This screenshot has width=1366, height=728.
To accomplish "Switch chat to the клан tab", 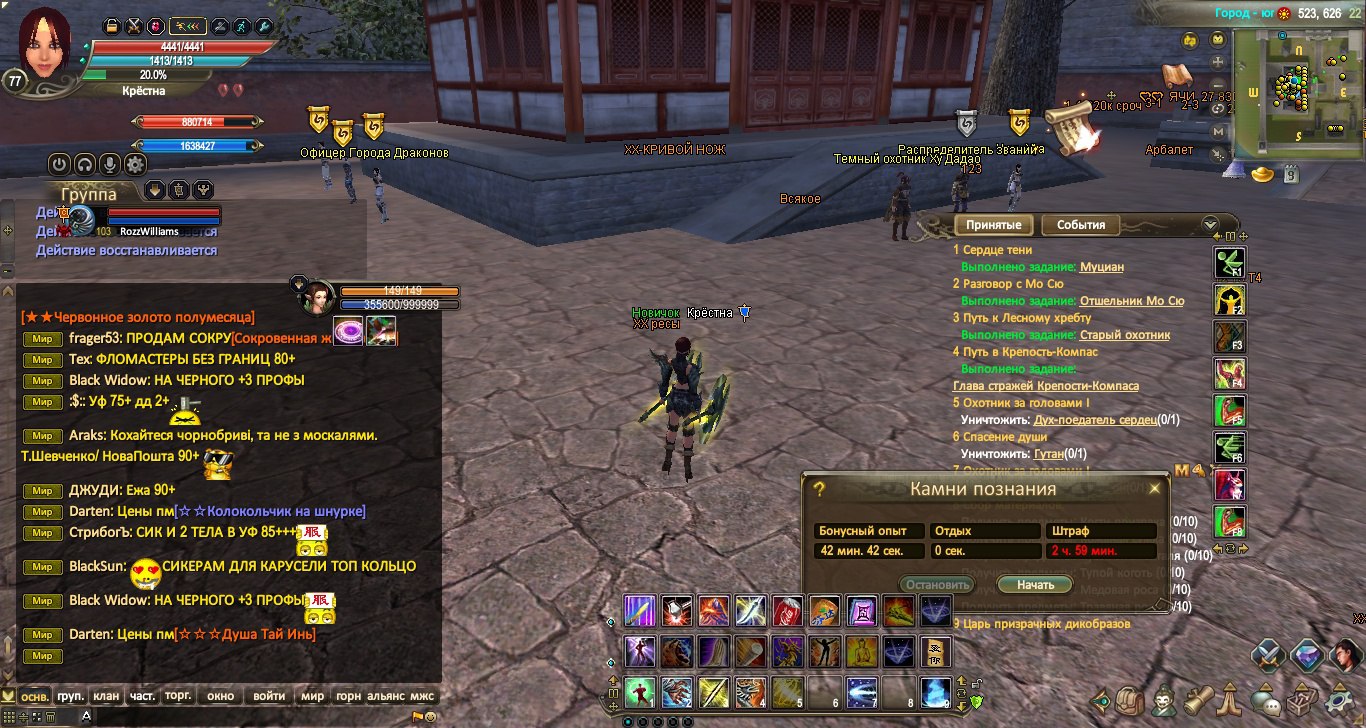I will click(x=105, y=696).
